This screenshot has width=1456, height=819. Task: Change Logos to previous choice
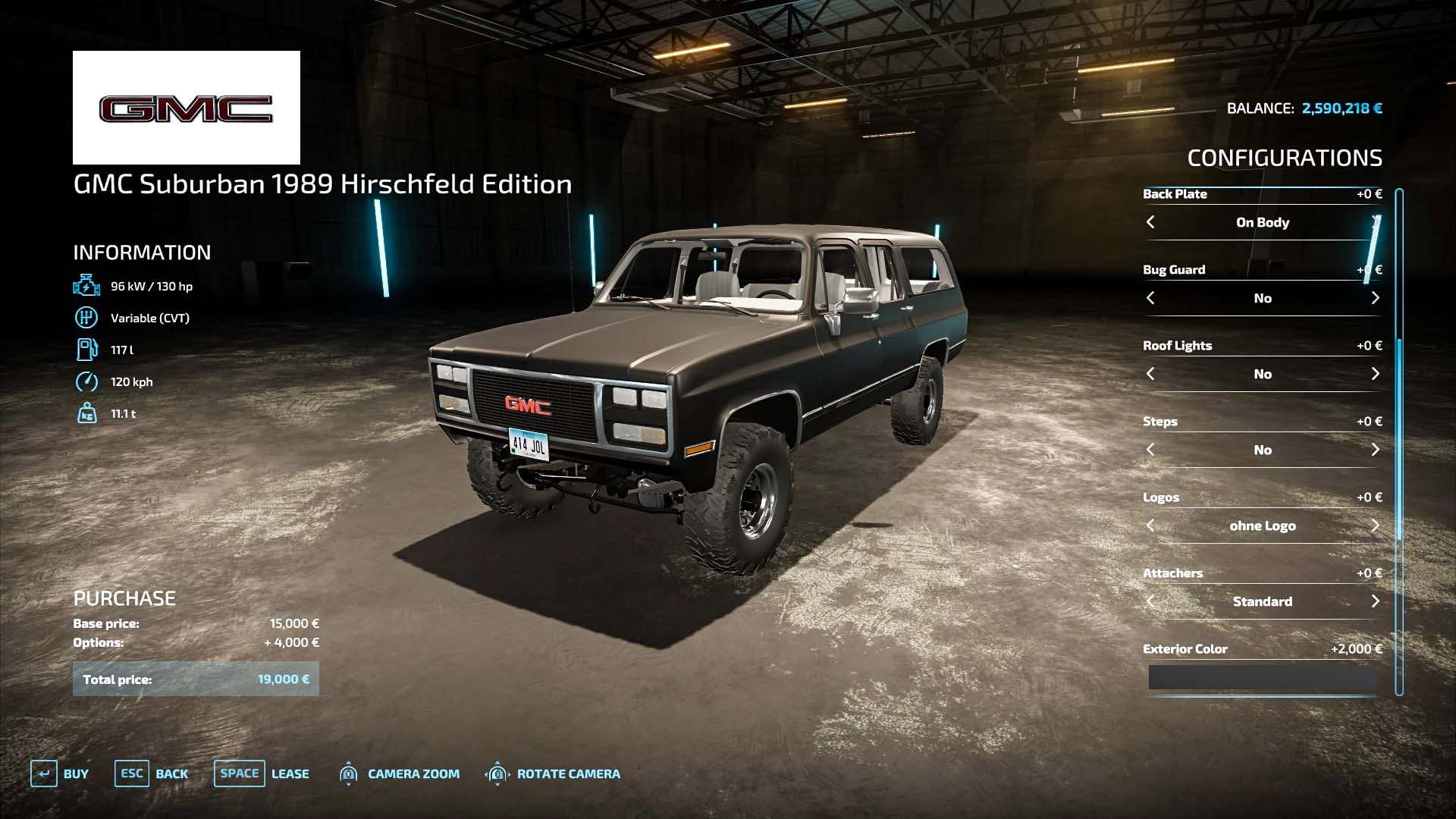tap(1150, 526)
